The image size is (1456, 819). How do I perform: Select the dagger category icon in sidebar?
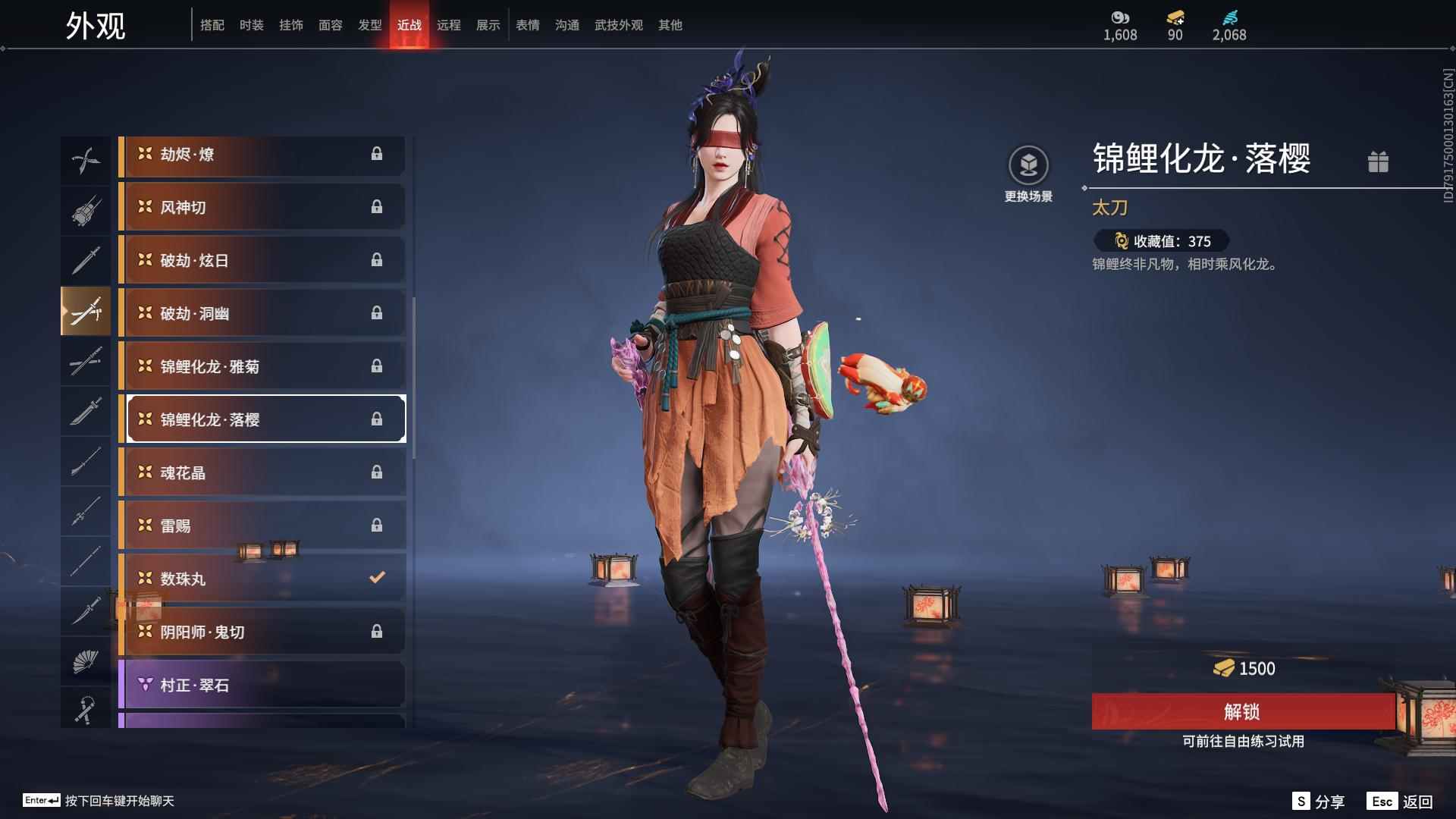(x=86, y=612)
